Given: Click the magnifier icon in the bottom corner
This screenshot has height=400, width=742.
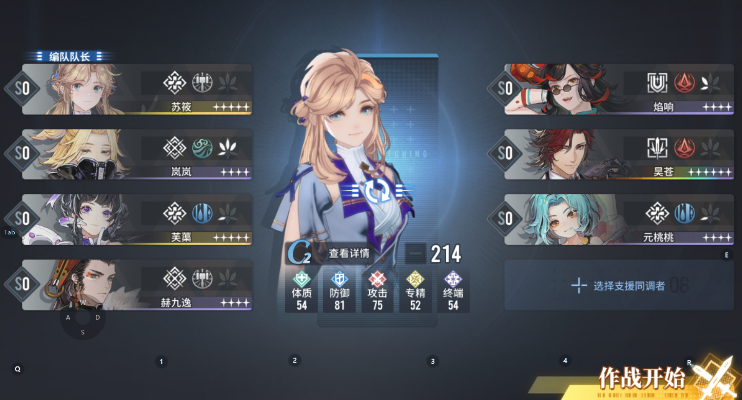Looking at the screenshot, I should (x=17, y=368).
